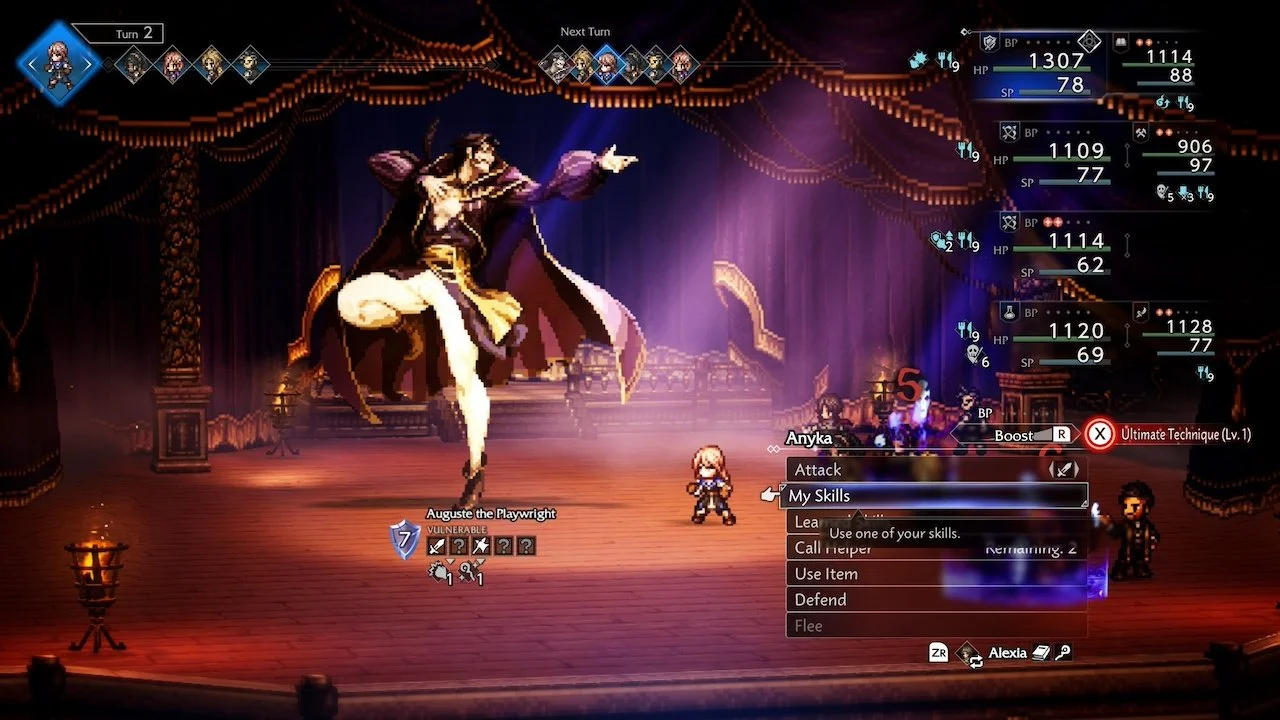Select the large active-turn portrait diamond
Image resolution: width=1280 pixels, height=720 pixels.
click(x=58, y=63)
